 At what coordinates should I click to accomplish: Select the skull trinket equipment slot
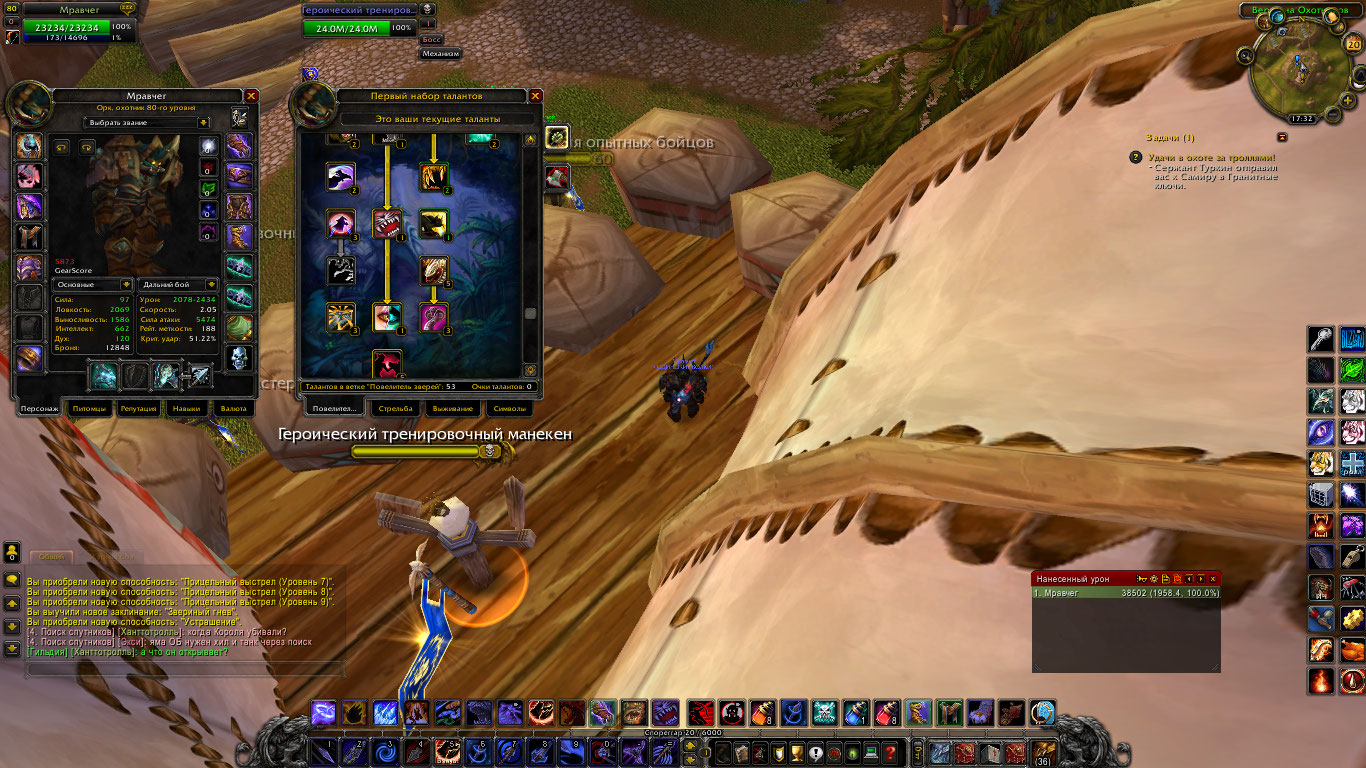point(239,358)
